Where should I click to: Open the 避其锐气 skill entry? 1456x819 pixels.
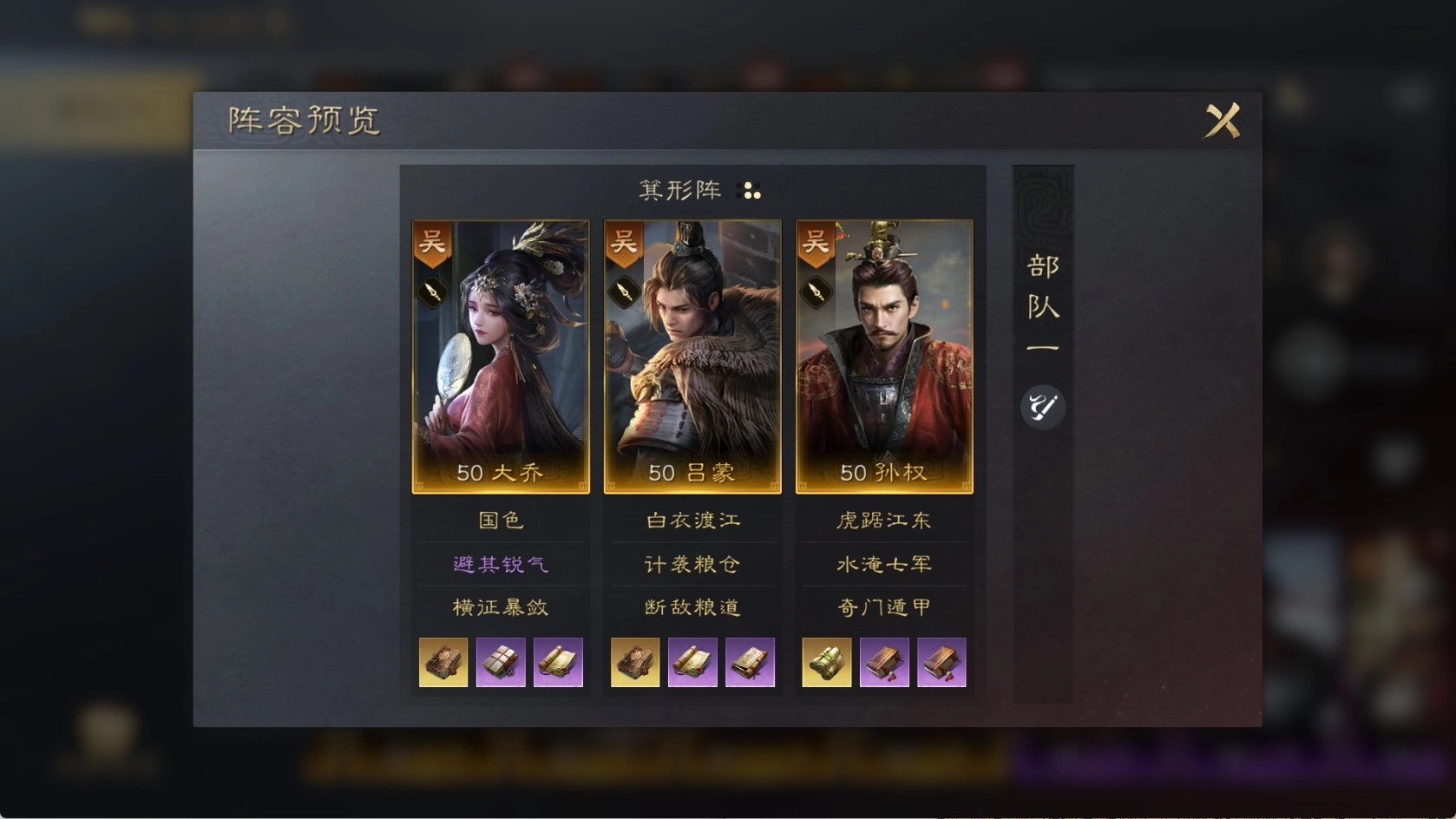pyautogui.click(x=501, y=564)
